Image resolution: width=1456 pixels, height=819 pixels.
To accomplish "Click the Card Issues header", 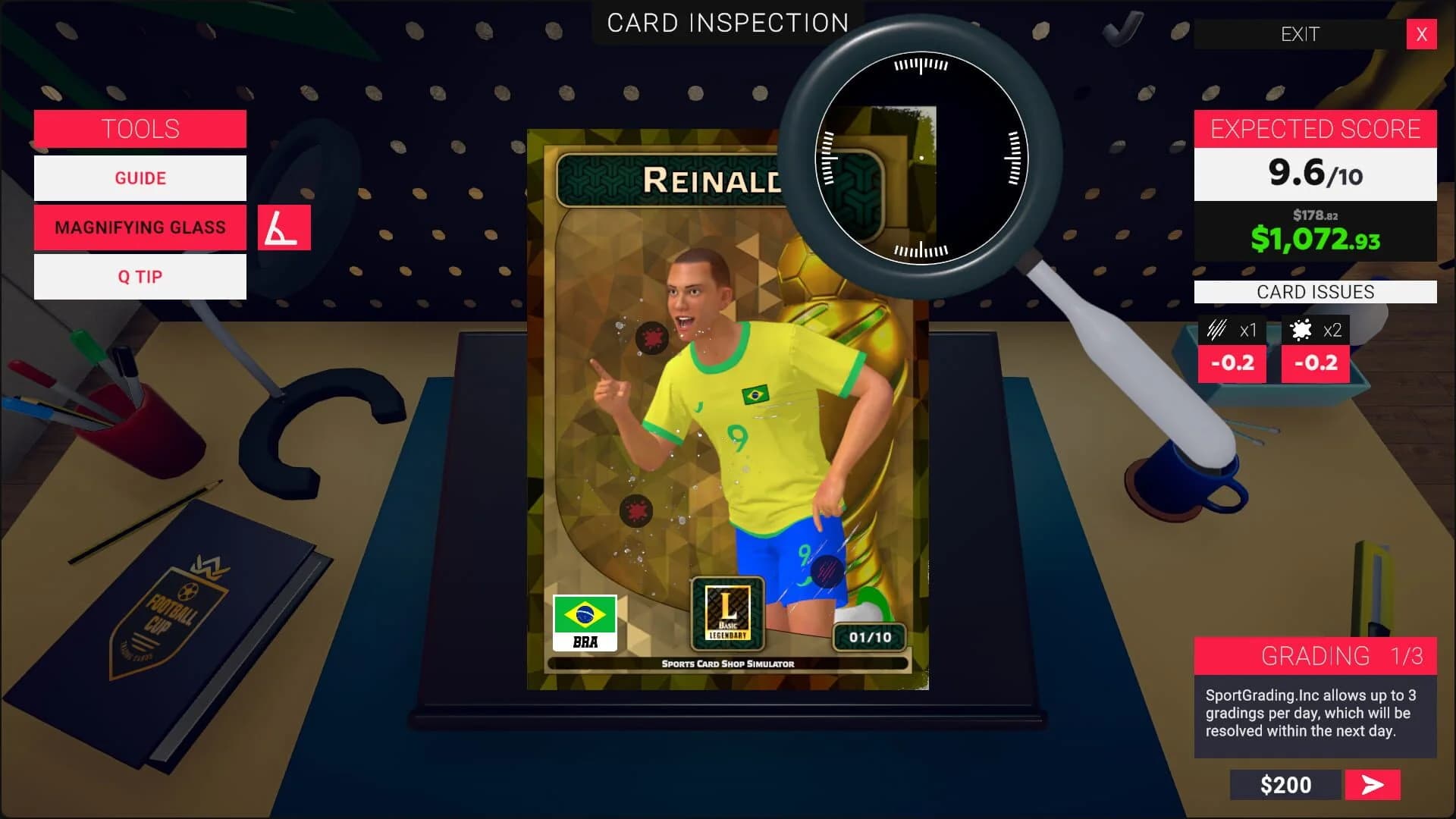I will 1315,291.
